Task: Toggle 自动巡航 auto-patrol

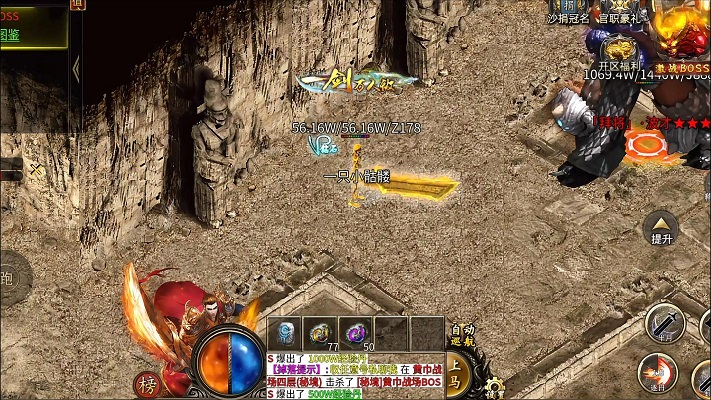Action: tap(462, 335)
